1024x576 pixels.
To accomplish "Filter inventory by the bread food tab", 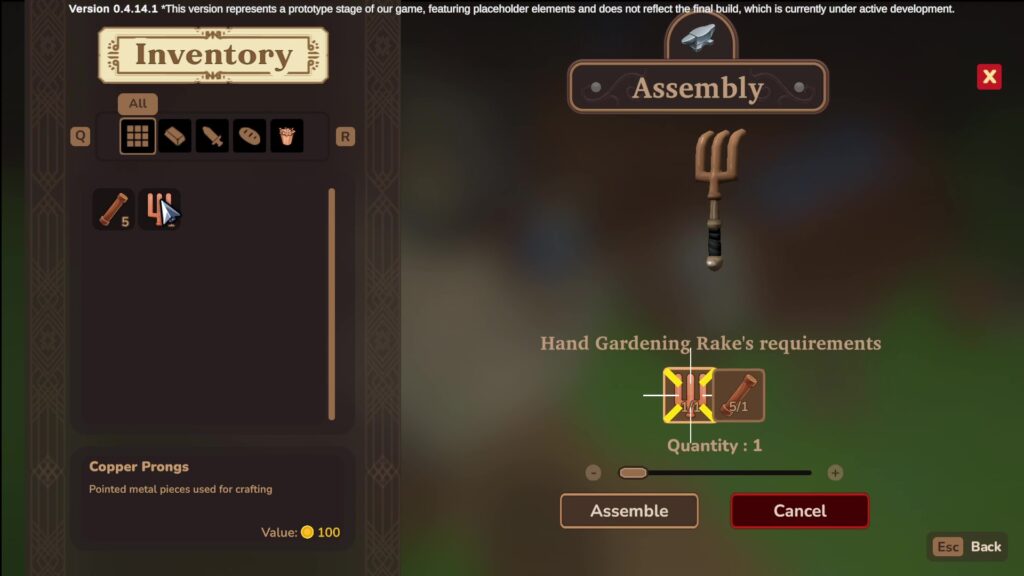I will (x=249, y=136).
